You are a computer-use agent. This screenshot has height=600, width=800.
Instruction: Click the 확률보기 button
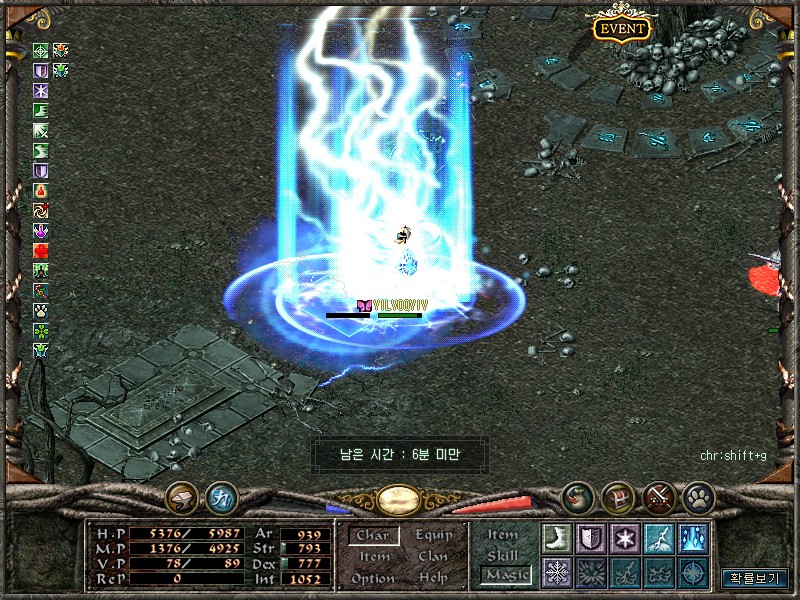[754, 578]
